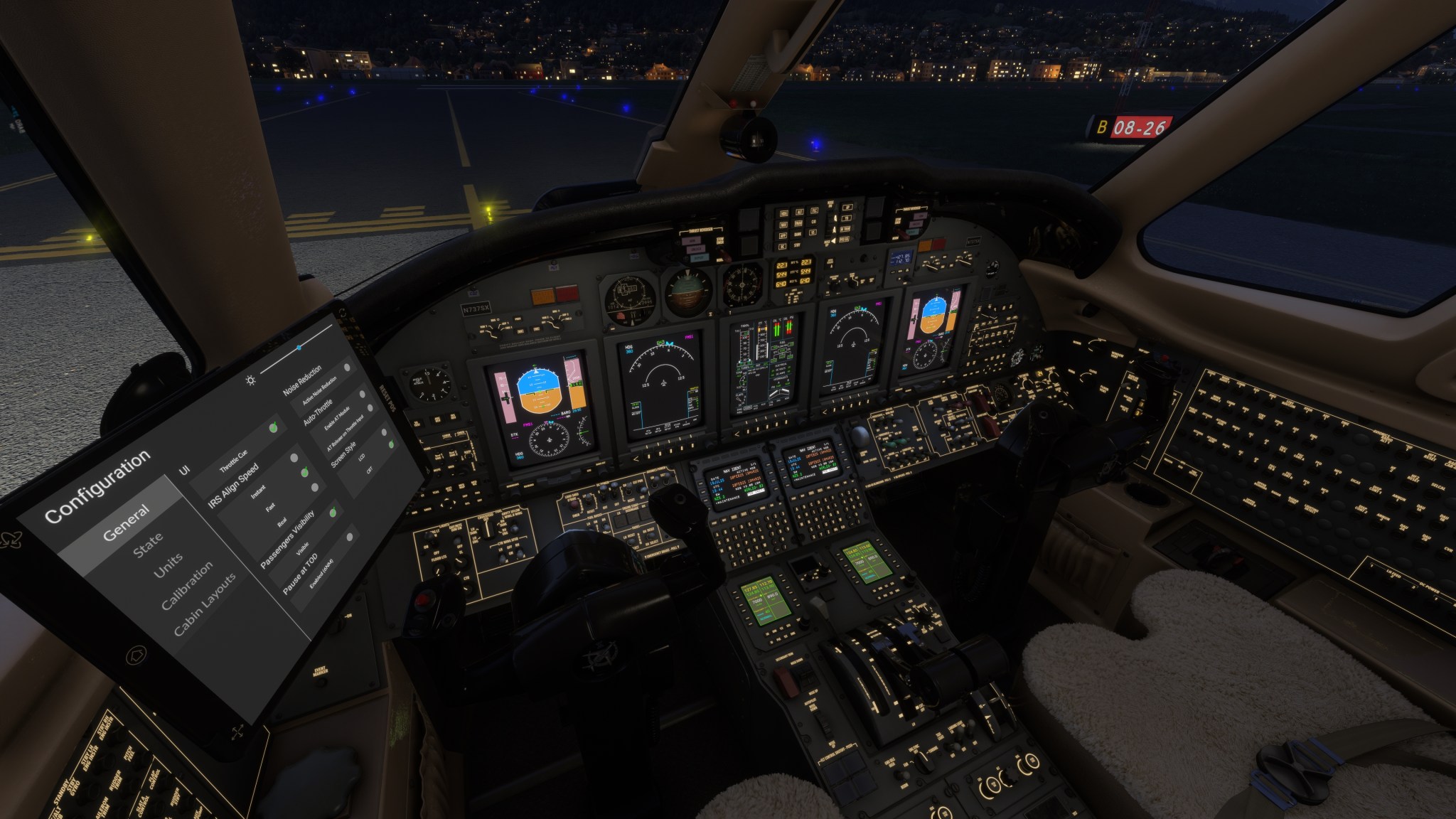This screenshot has height=819, width=1456.
Task: Tap the home icon on the tablet
Action: pyautogui.click(x=135, y=655)
